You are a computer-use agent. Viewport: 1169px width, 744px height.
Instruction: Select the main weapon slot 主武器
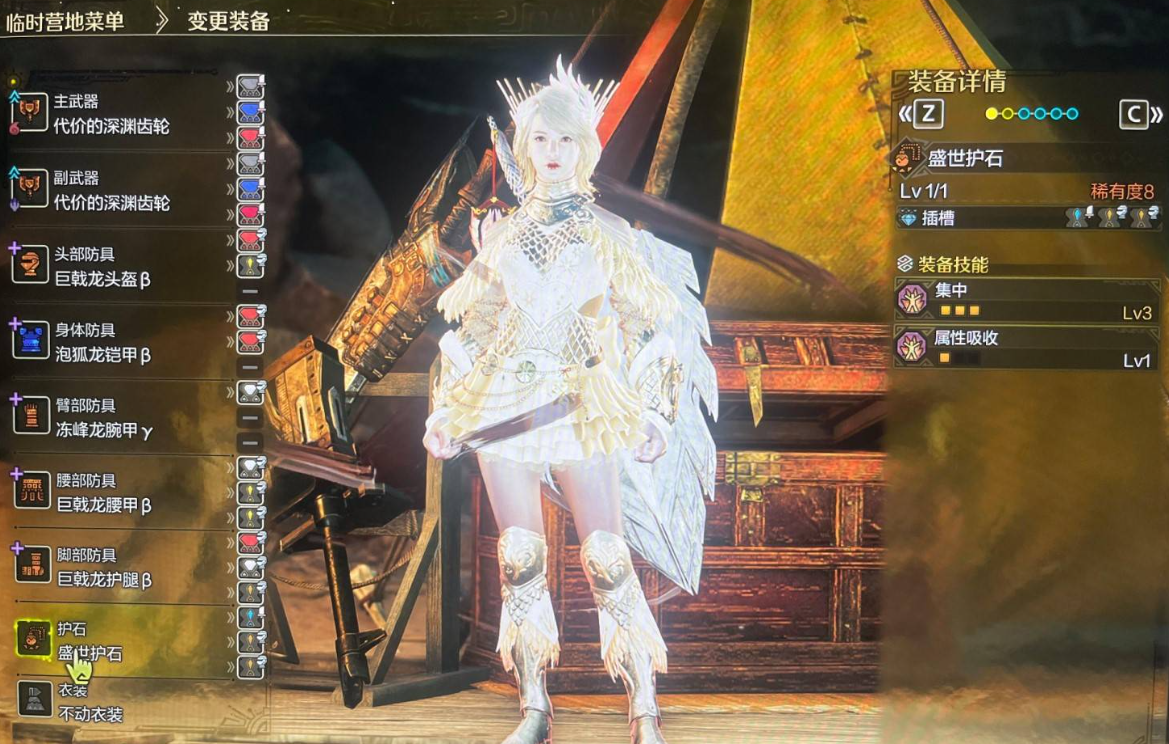coord(110,114)
